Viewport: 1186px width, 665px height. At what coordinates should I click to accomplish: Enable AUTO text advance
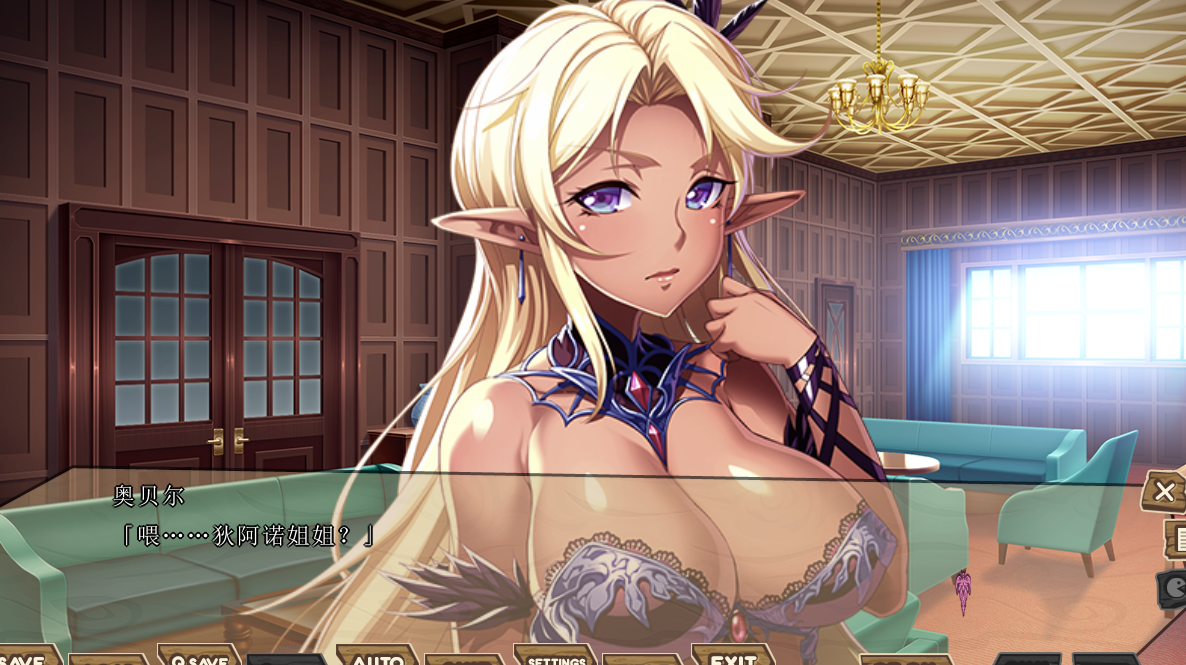[378, 658]
